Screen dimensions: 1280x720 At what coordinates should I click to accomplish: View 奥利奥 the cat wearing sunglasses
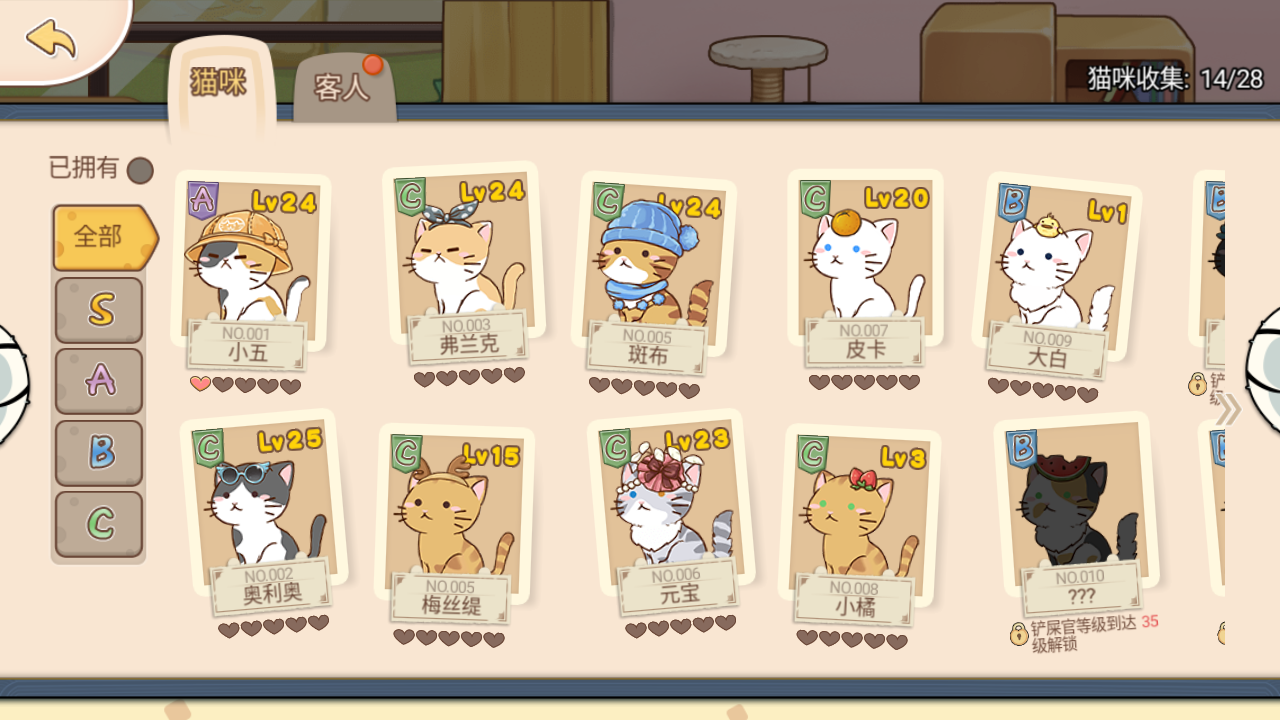[x=255, y=510]
